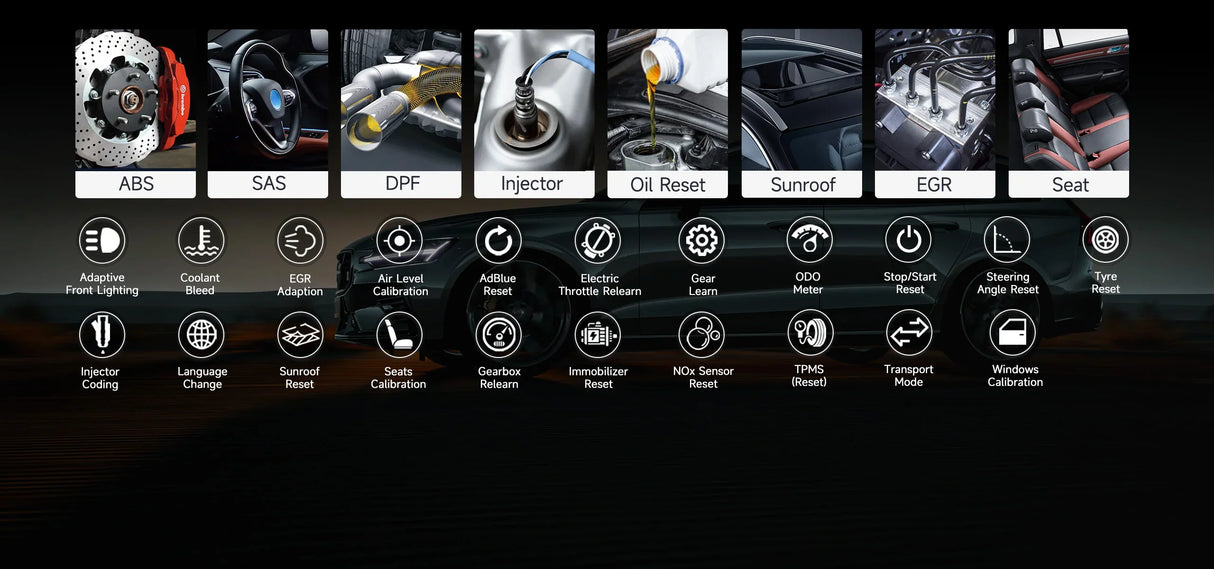
Task: Choose the AdBlue Reset icon
Action: [x=498, y=242]
